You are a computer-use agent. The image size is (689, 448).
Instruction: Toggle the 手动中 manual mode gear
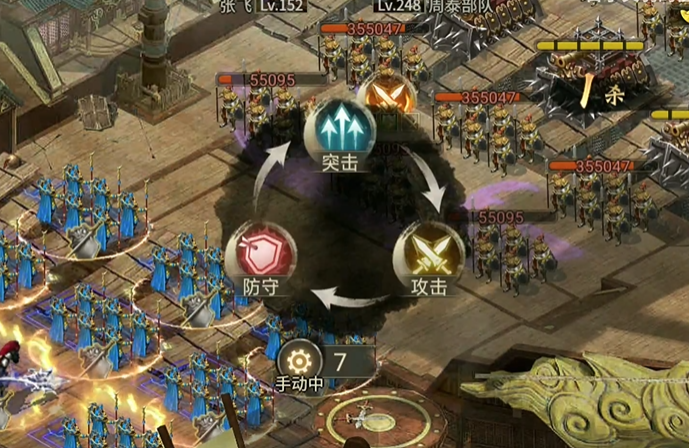coord(299,359)
